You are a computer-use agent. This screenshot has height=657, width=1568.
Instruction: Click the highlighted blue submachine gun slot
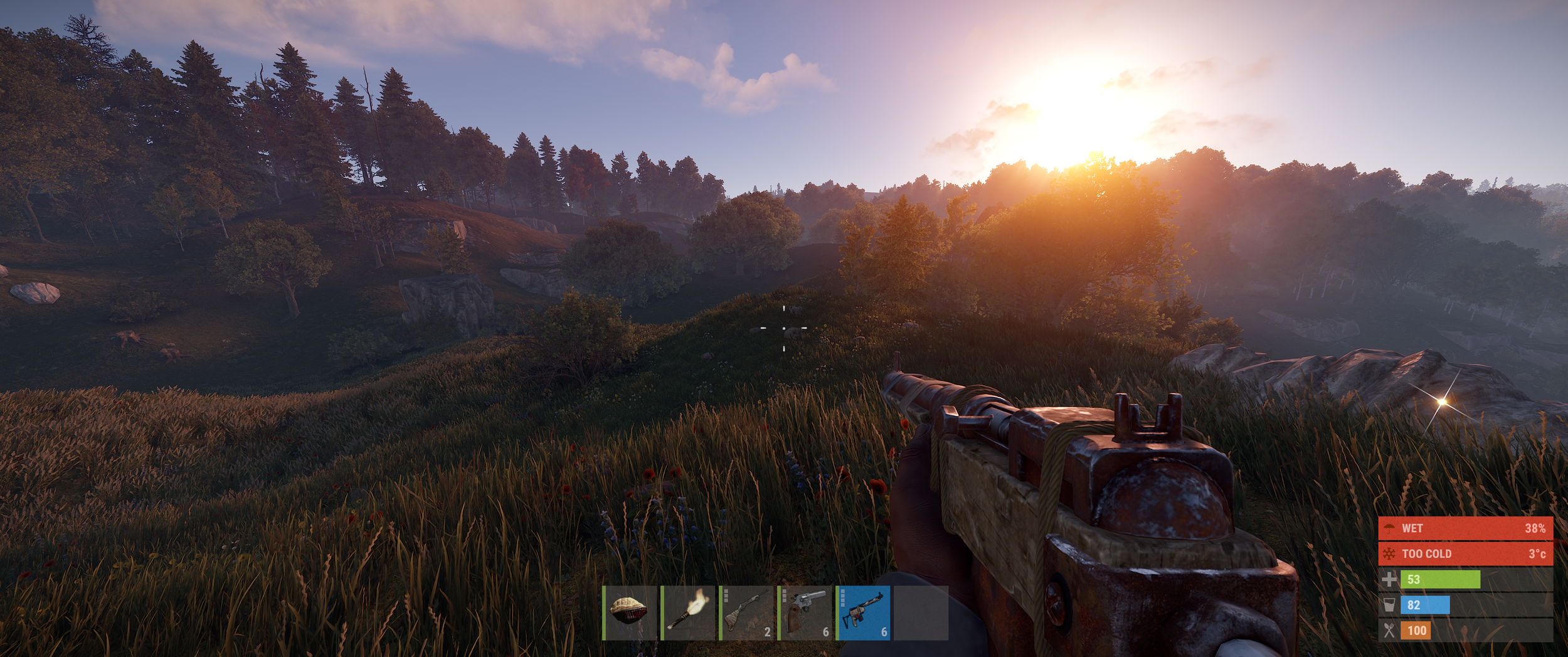click(x=863, y=612)
